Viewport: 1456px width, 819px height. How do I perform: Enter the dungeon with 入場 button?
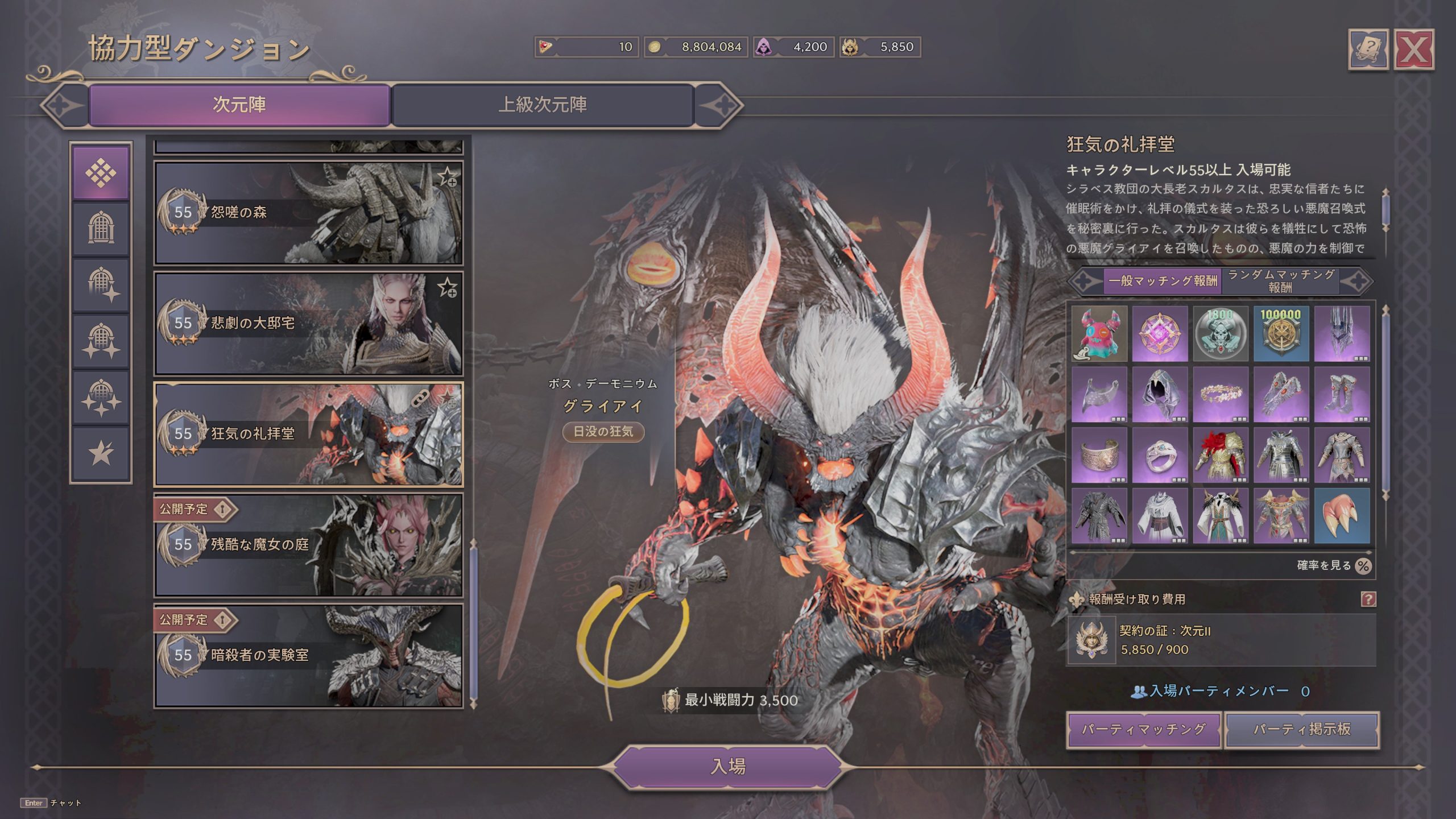pos(727,766)
